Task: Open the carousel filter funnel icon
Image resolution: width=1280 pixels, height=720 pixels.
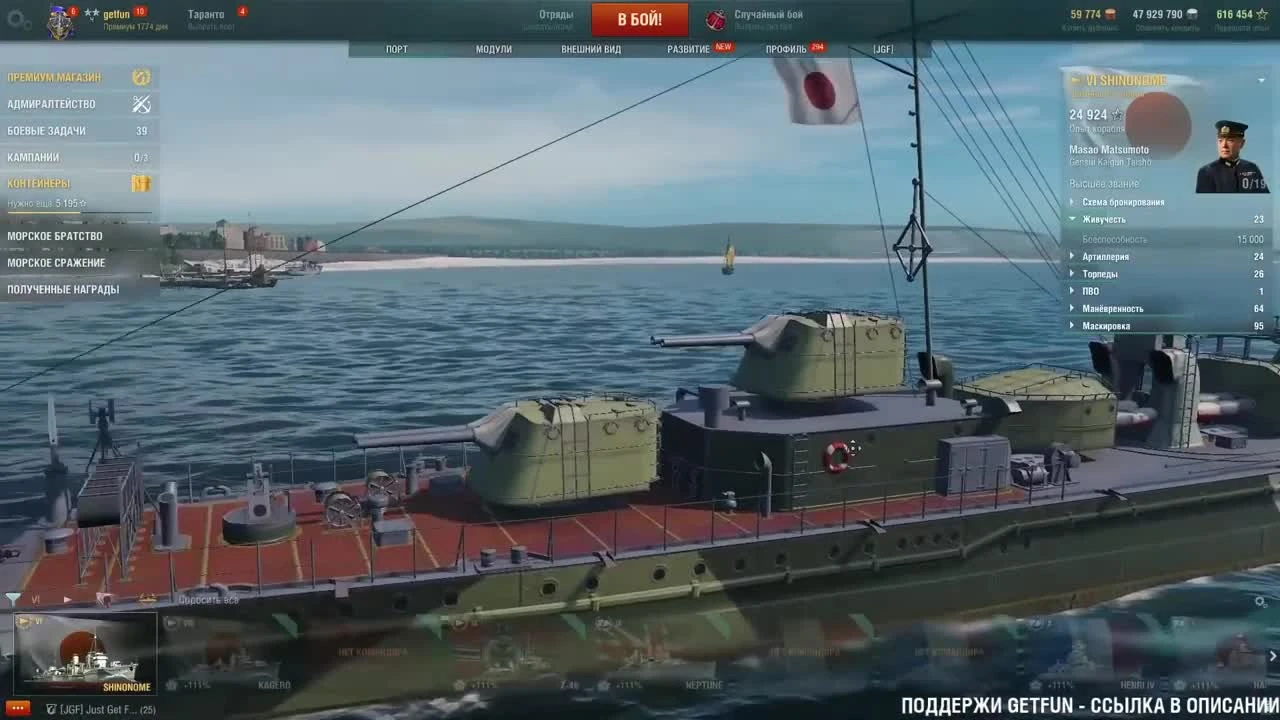Action: point(13,599)
